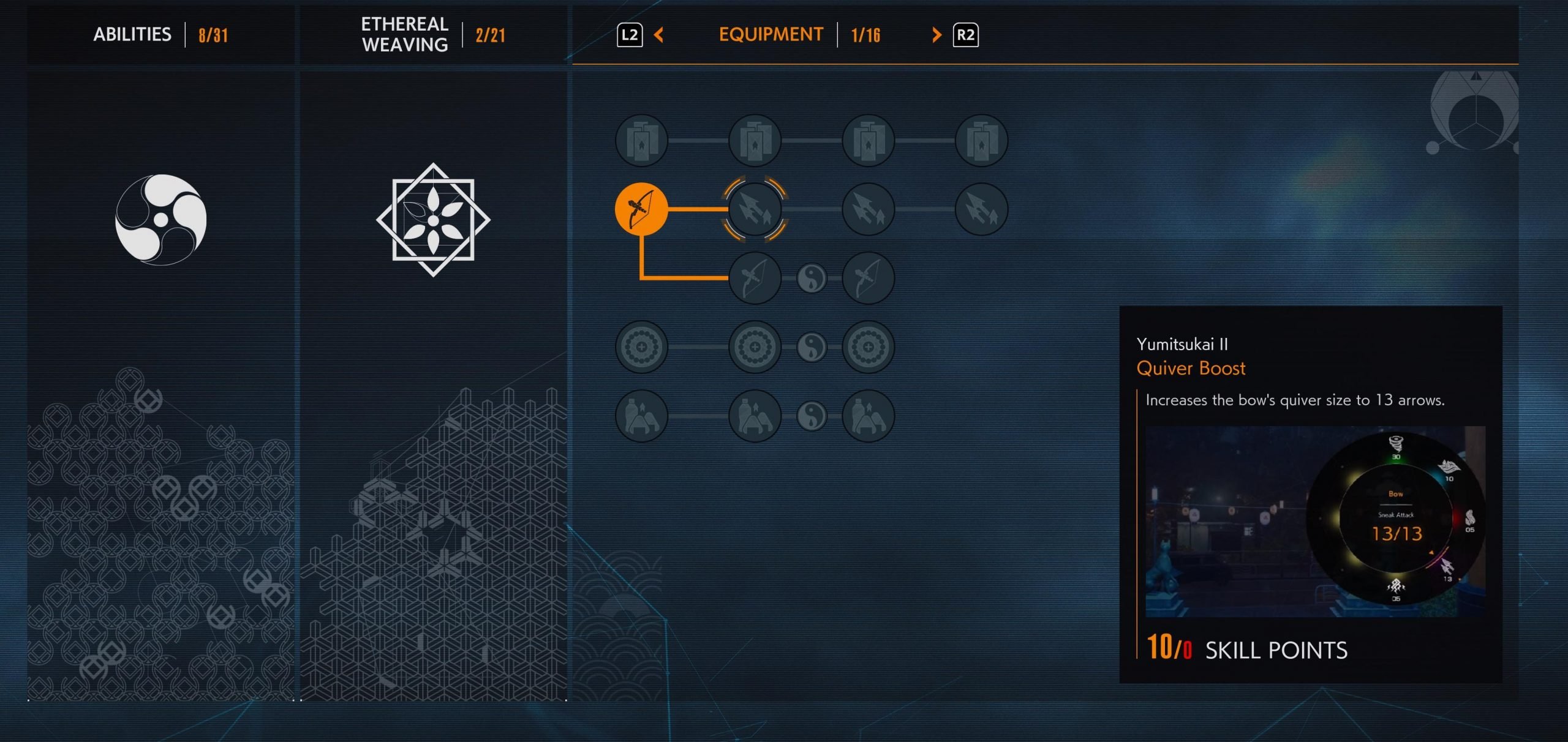Click the orange right arrow beside Equipment
1568x742 pixels.
936,35
